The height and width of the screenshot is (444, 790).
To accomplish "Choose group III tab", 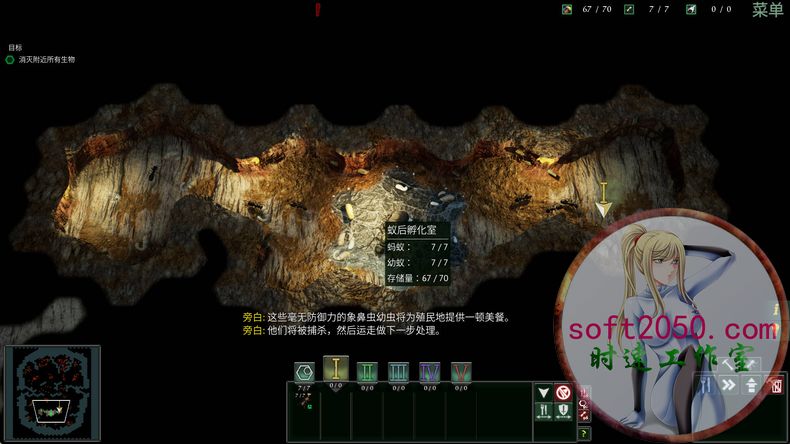I will [398, 372].
